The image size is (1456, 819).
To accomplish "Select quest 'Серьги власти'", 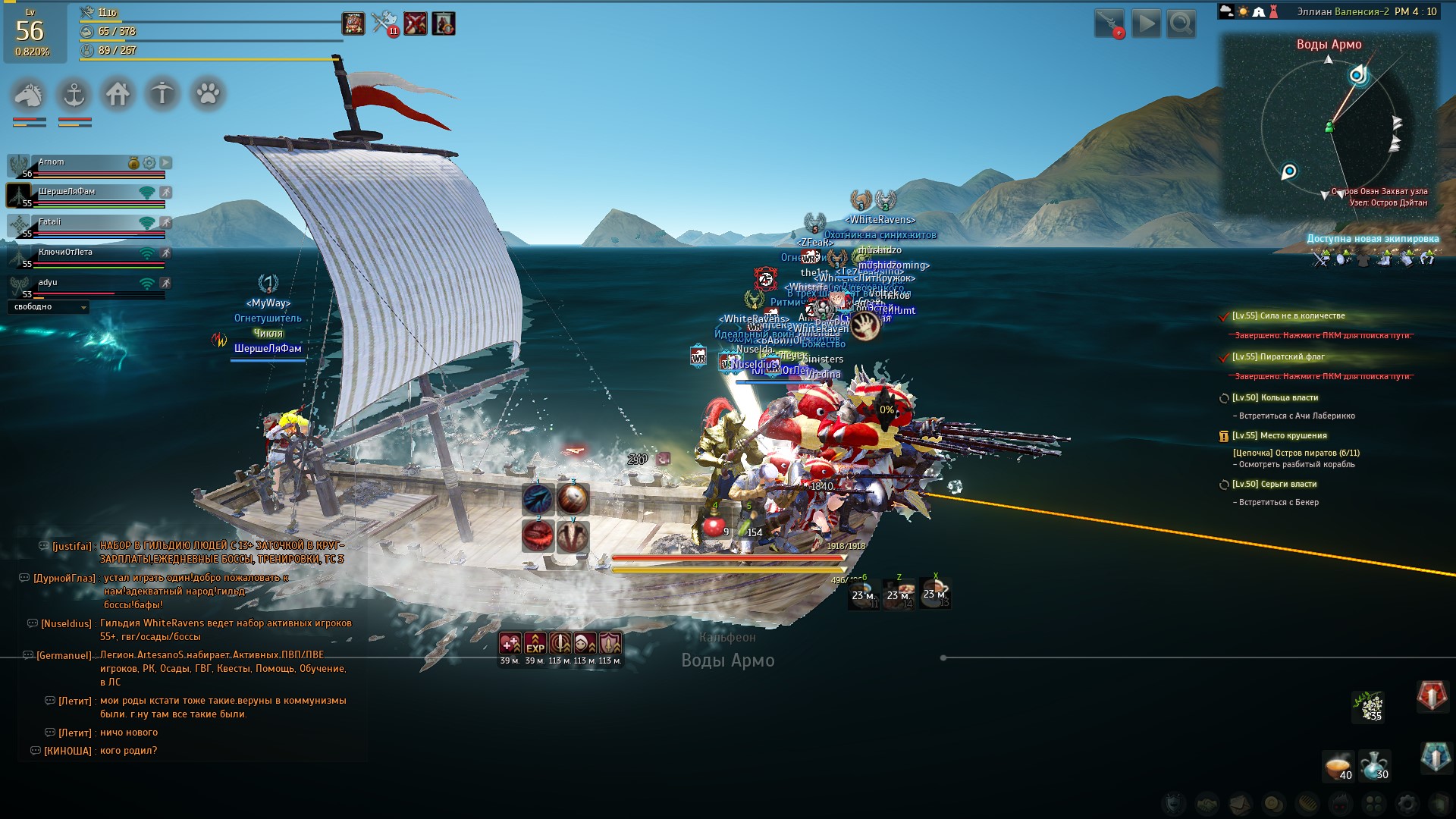I will pyautogui.click(x=1274, y=485).
